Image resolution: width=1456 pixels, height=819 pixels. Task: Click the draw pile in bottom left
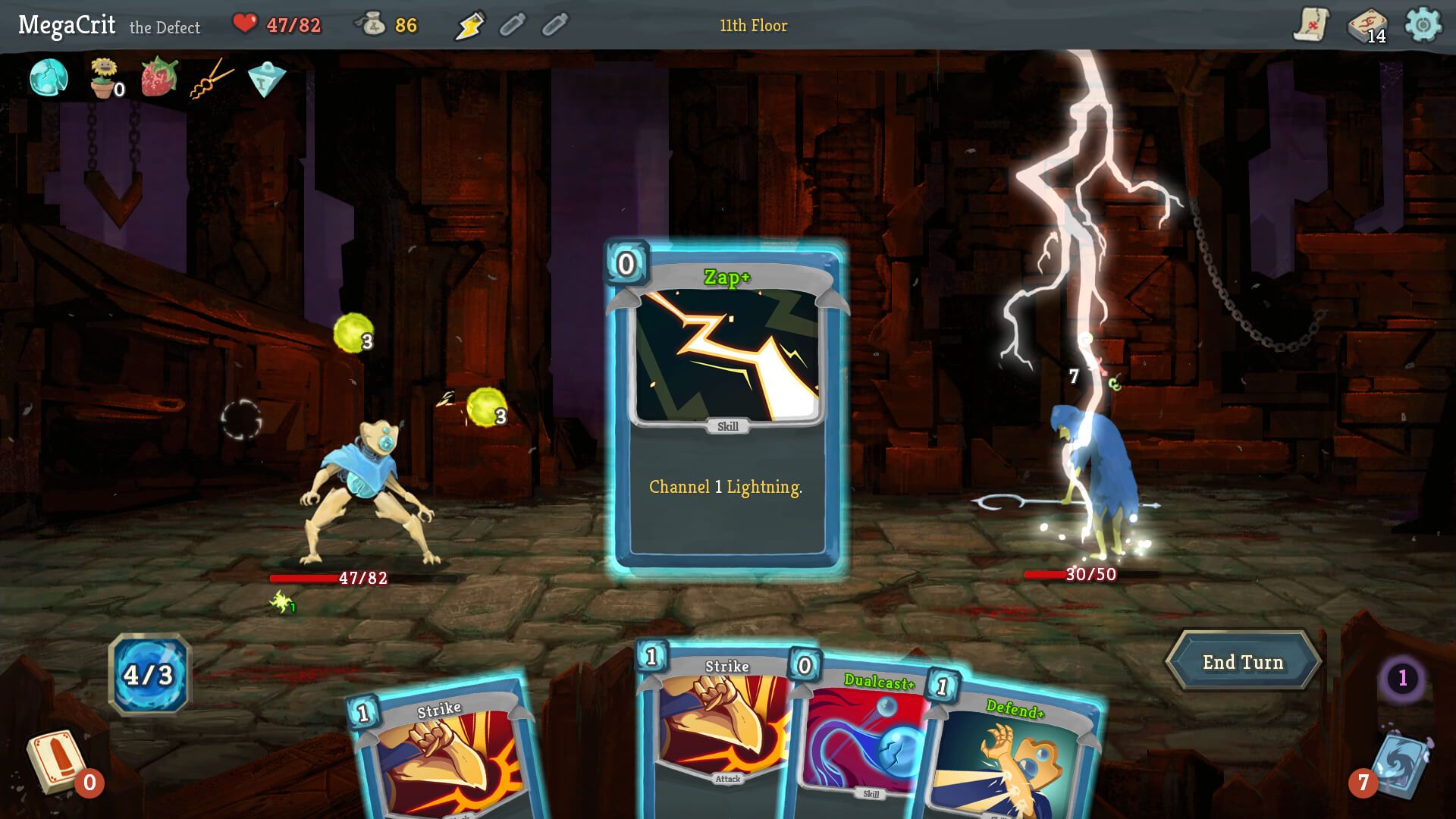[x=55, y=758]
